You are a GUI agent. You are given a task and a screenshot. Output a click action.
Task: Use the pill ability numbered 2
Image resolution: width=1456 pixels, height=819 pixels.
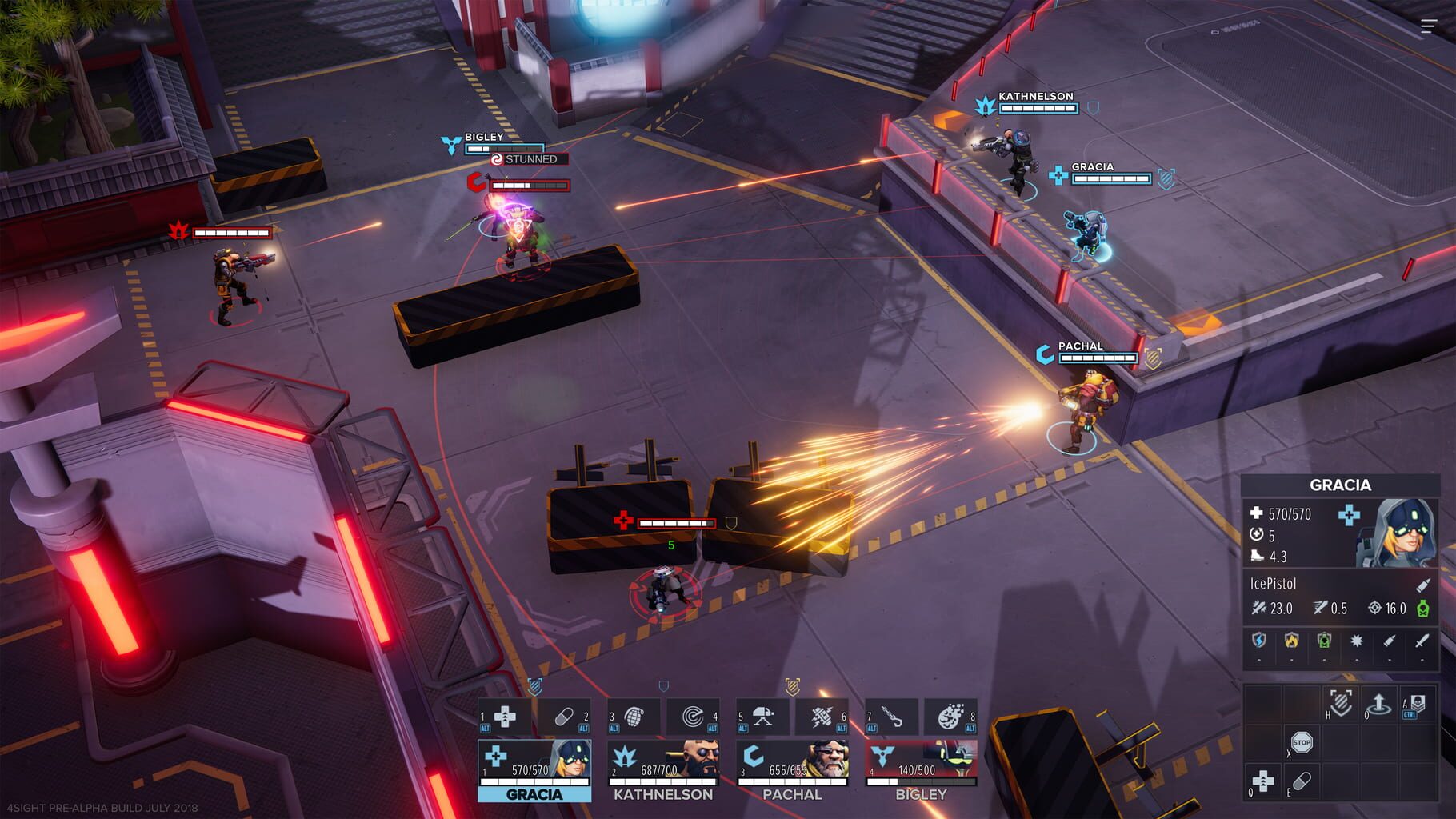(563, 716)
